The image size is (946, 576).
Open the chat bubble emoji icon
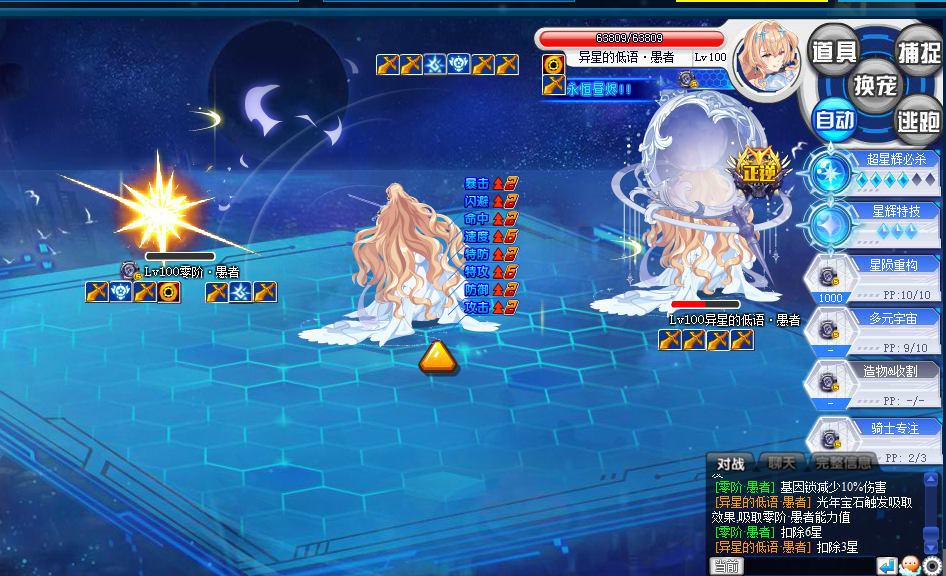pyautogui.click(x=910, y=566)
